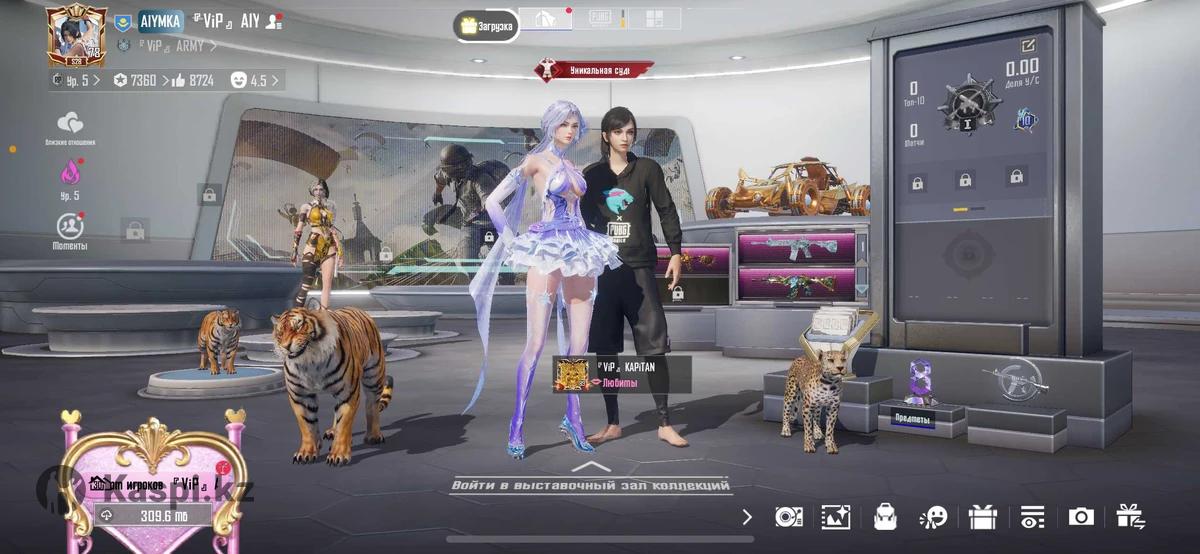
Task: Take a screenshot with camera icon
Action: (1081, 517)
